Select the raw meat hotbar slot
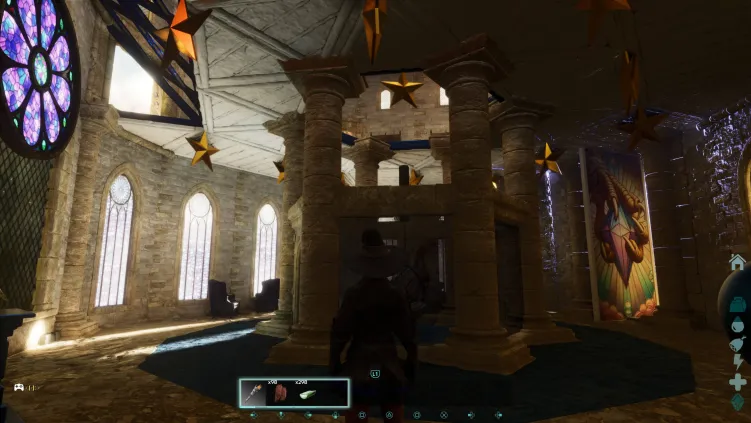Image resolution: width=751 pixels, height=423 pixels. point(280,393)
